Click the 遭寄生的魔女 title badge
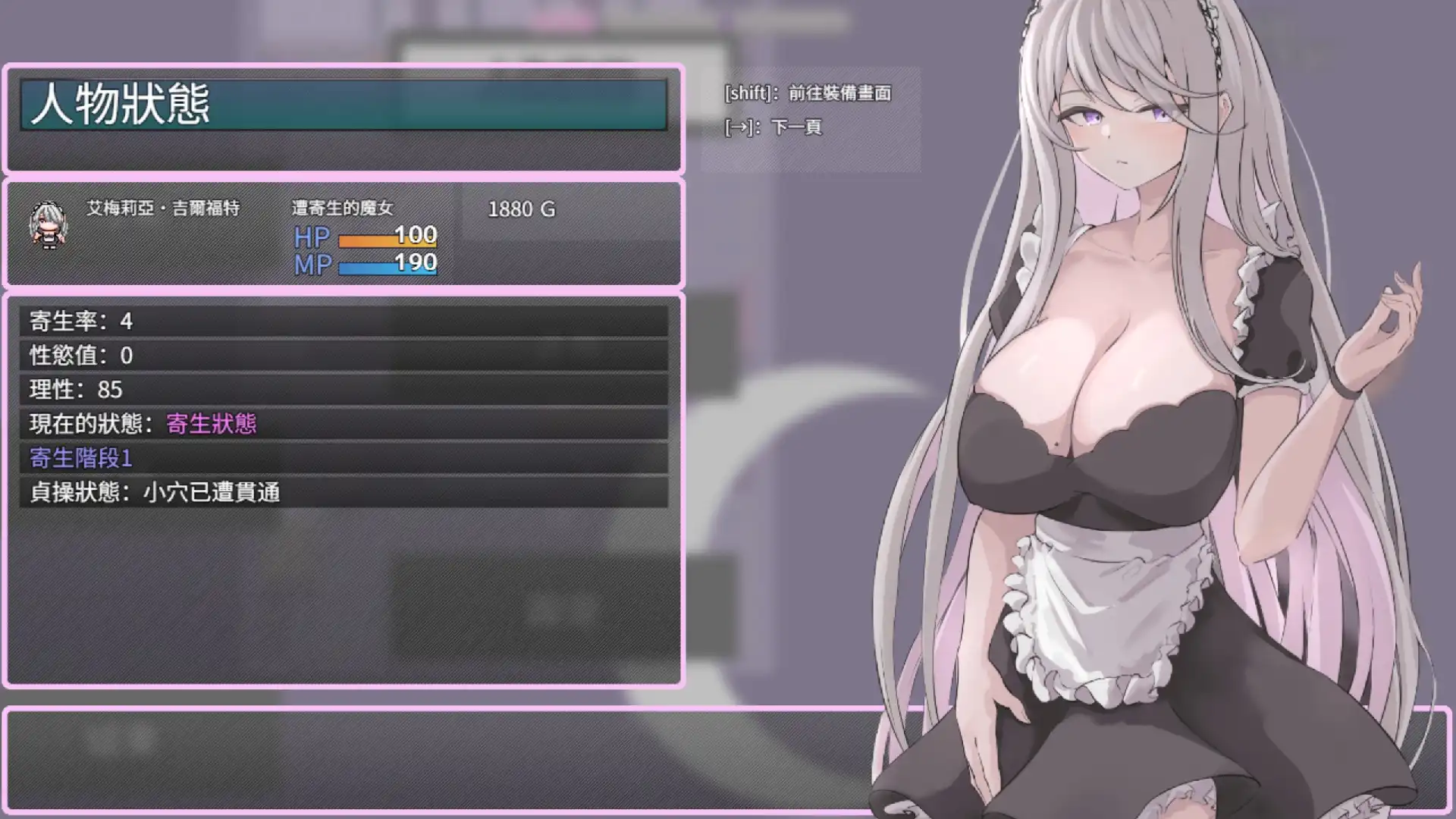The image size is (1456, 819). click(x=343, y=206)
